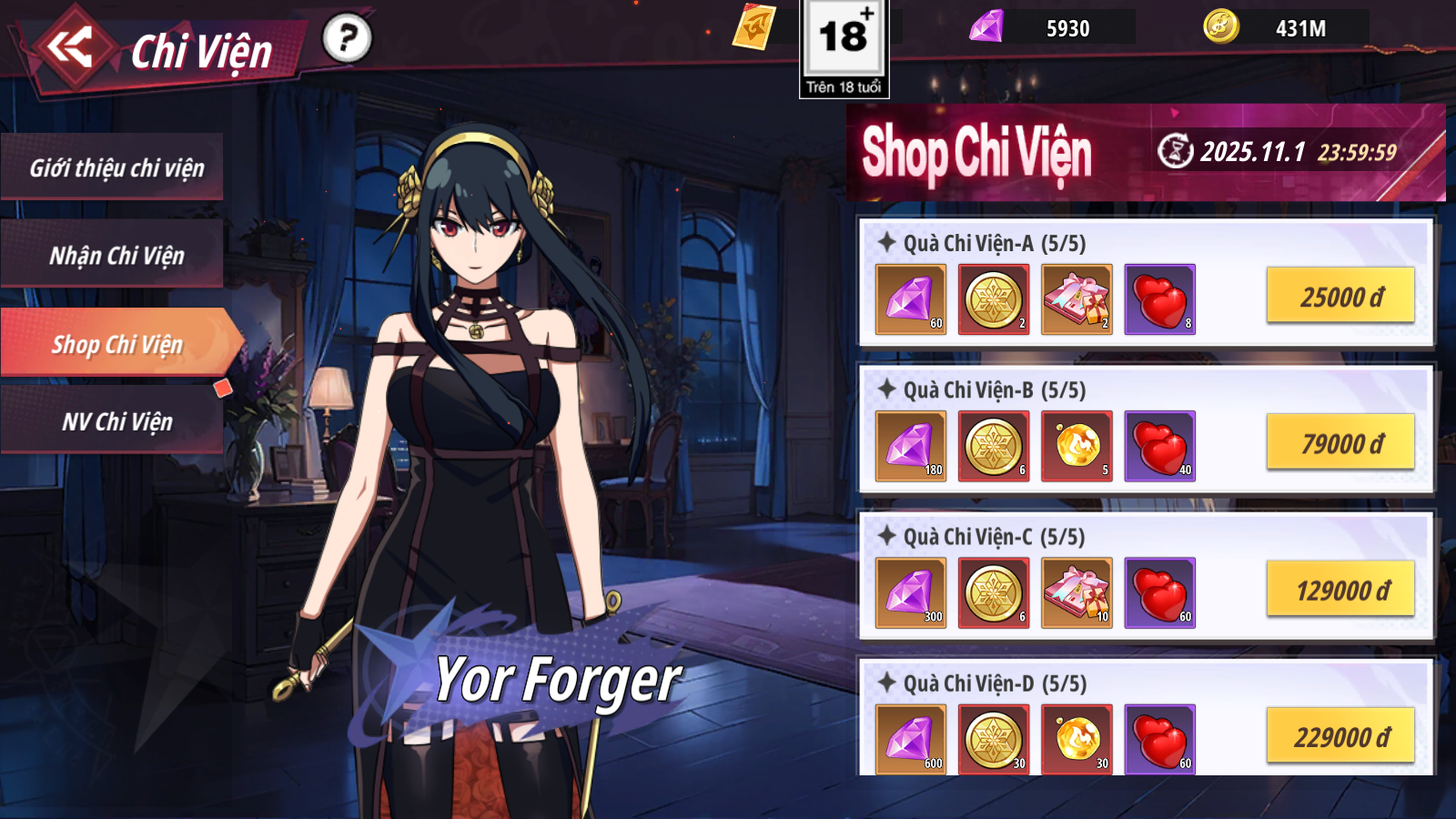Image resolution: width=1456 pixels, height=819 pixels.
Task: Open the yellow ticket icon in top bar
Action: 753,26
